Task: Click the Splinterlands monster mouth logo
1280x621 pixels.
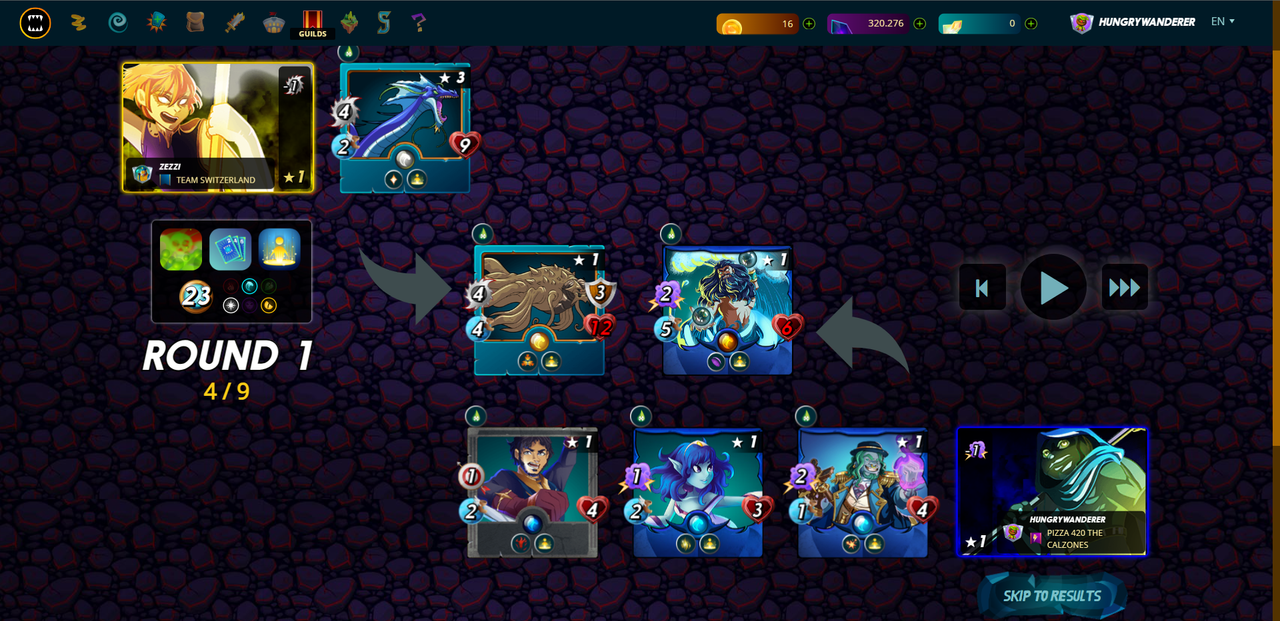Action: (35, 22)
